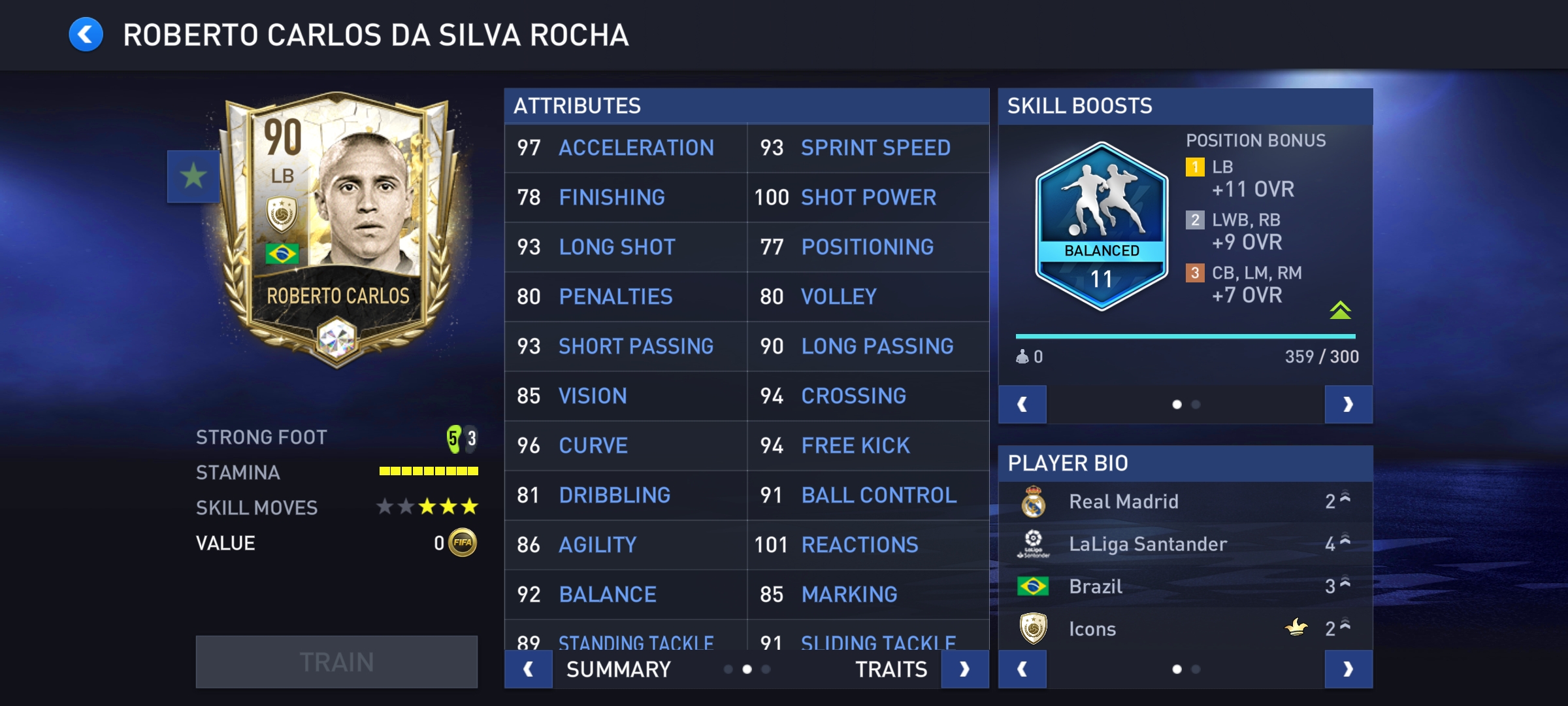Image resolution: width=1568 pixels, height=706 pixels.
Task: Select the Reactions attribute value 101
Action: pos(772,545)
